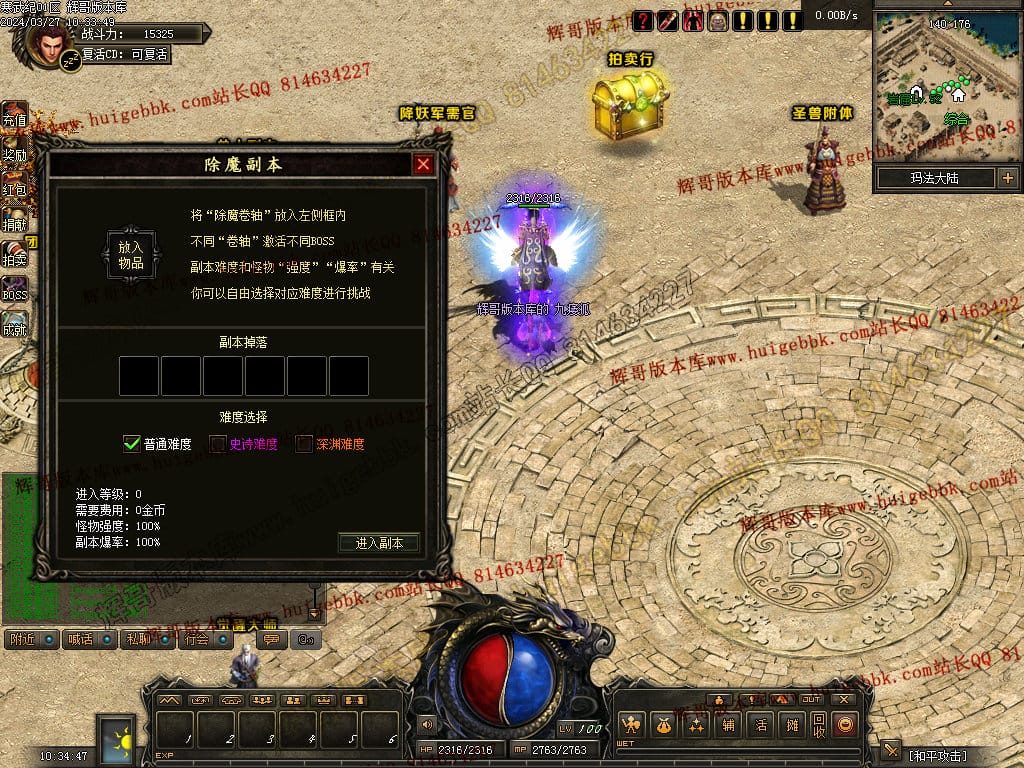Enter the dungeon with 进入副本 button
This screenshot has width=1024, height=768.
[379, 543]
